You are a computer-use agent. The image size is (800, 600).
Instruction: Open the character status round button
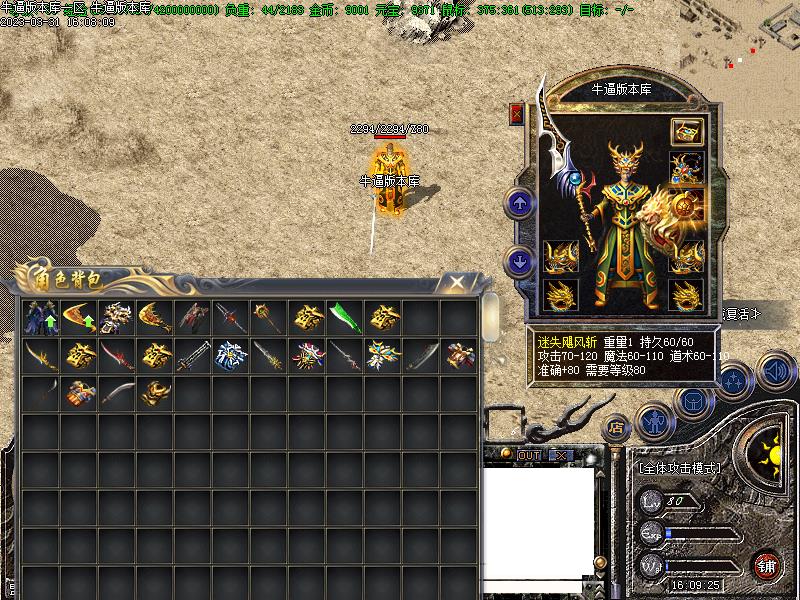[655, 421]
